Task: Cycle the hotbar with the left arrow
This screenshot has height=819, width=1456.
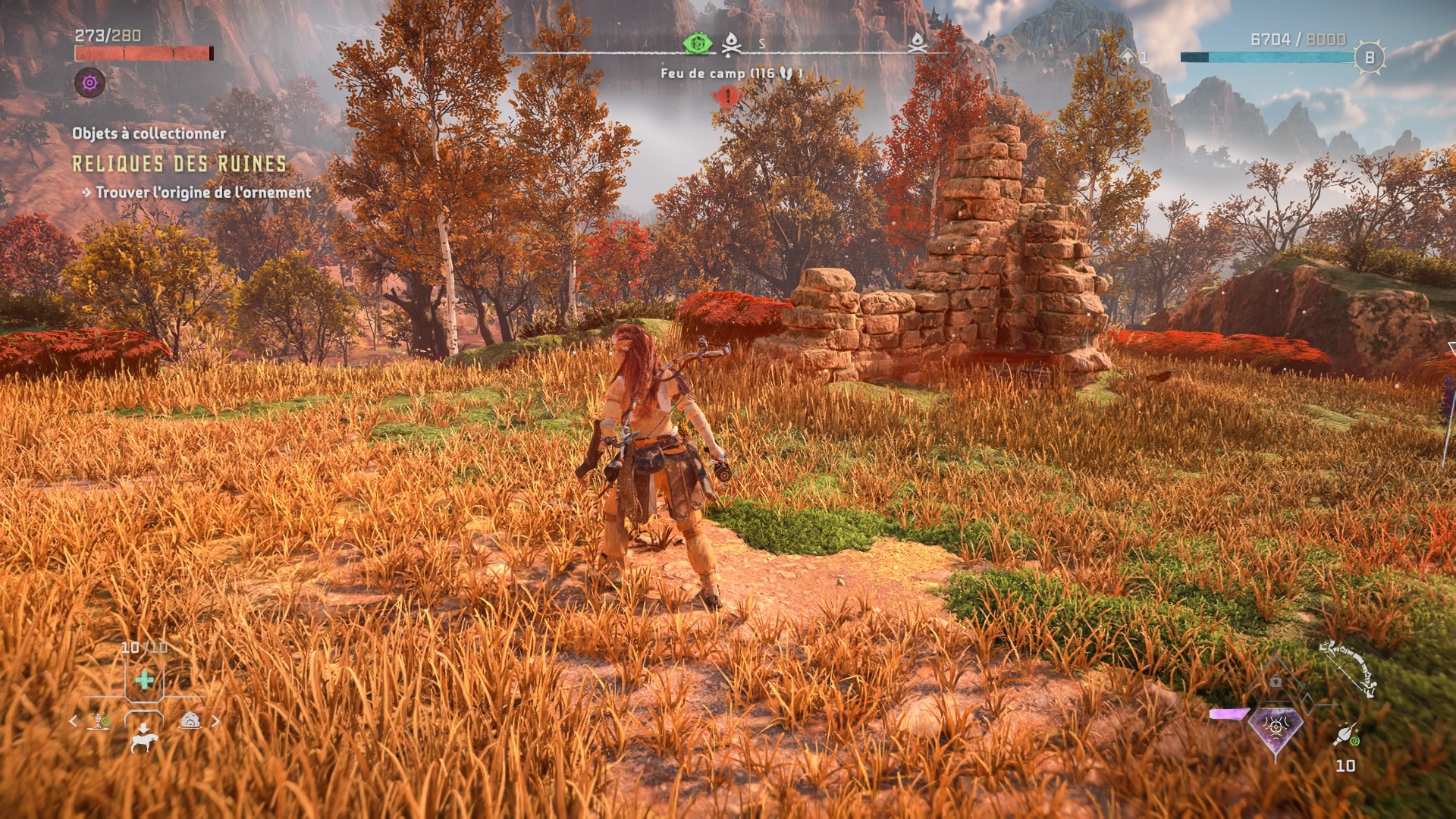Action: pos(74,721)
